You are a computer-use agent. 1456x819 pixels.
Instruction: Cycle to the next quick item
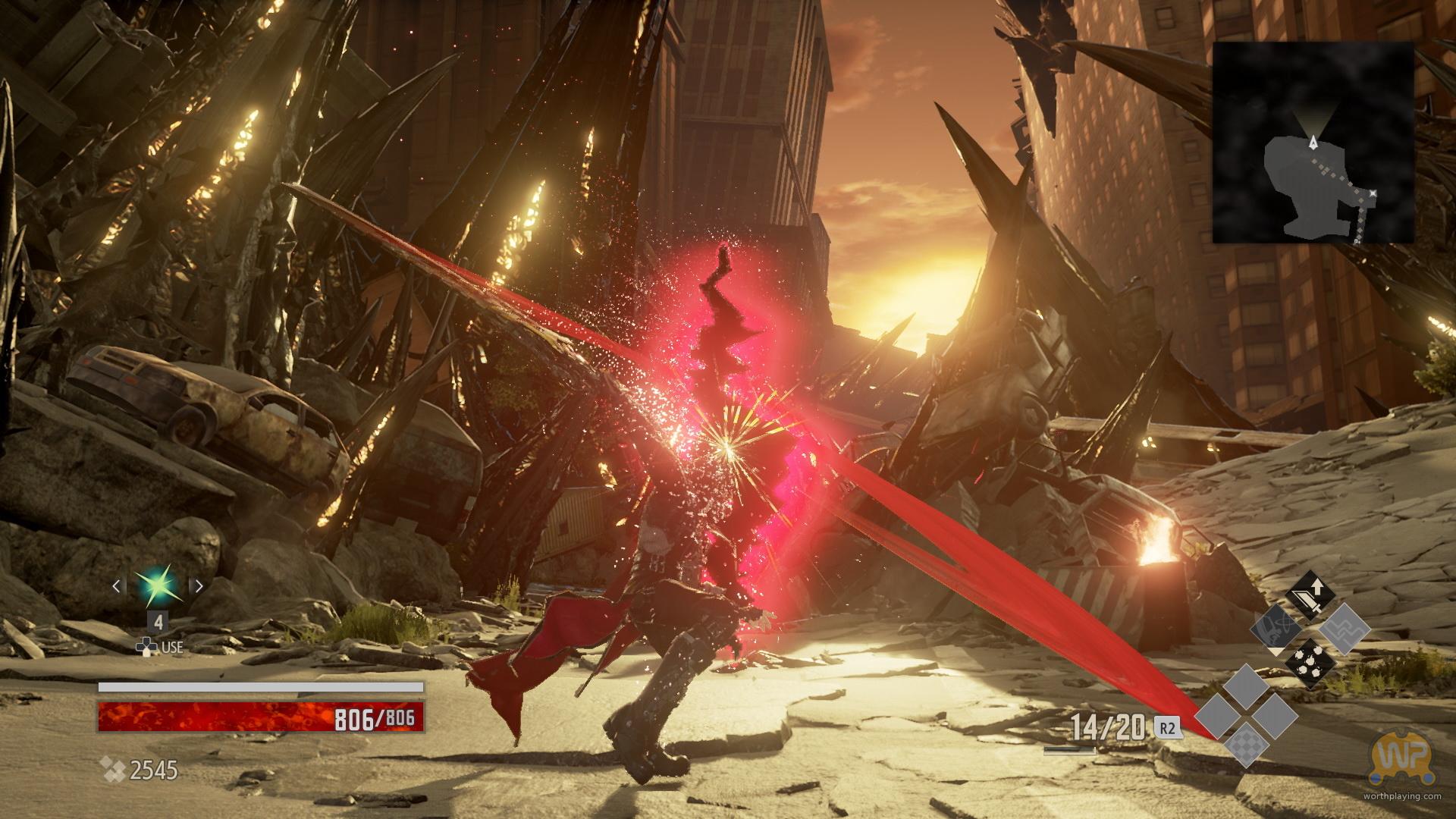(199, 586)
